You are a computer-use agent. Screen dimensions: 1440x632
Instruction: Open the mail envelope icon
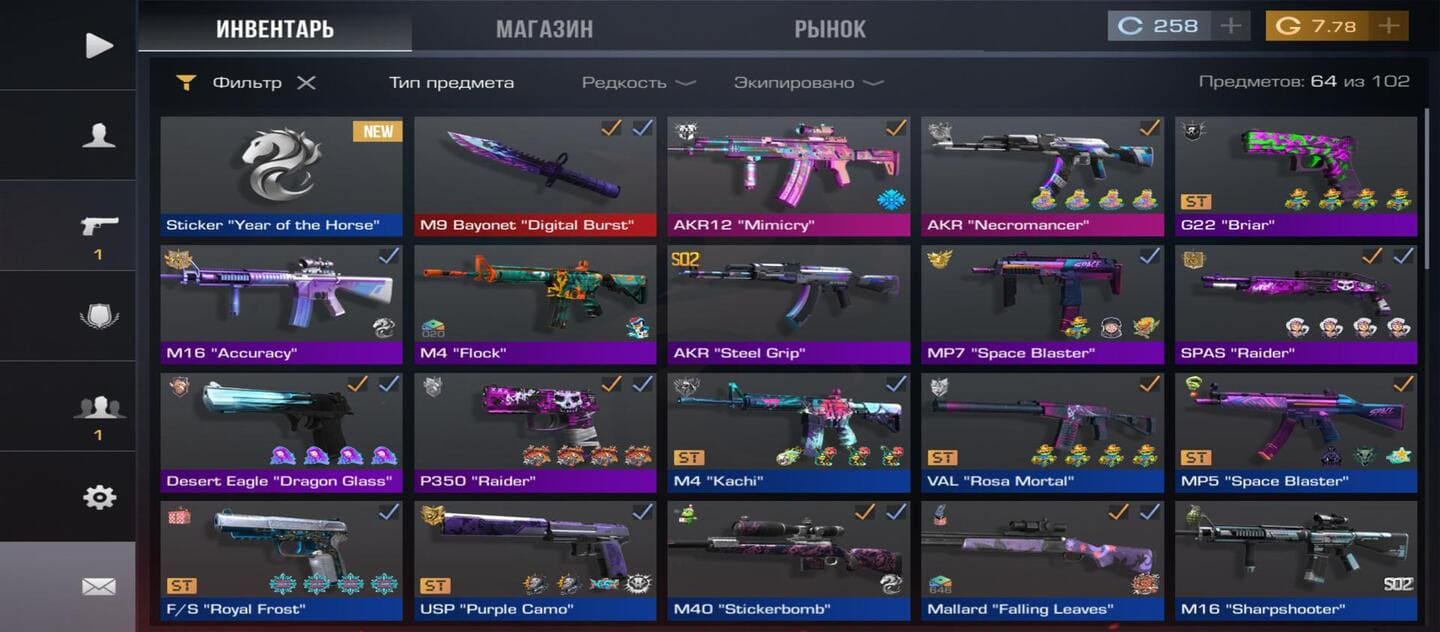98,587
